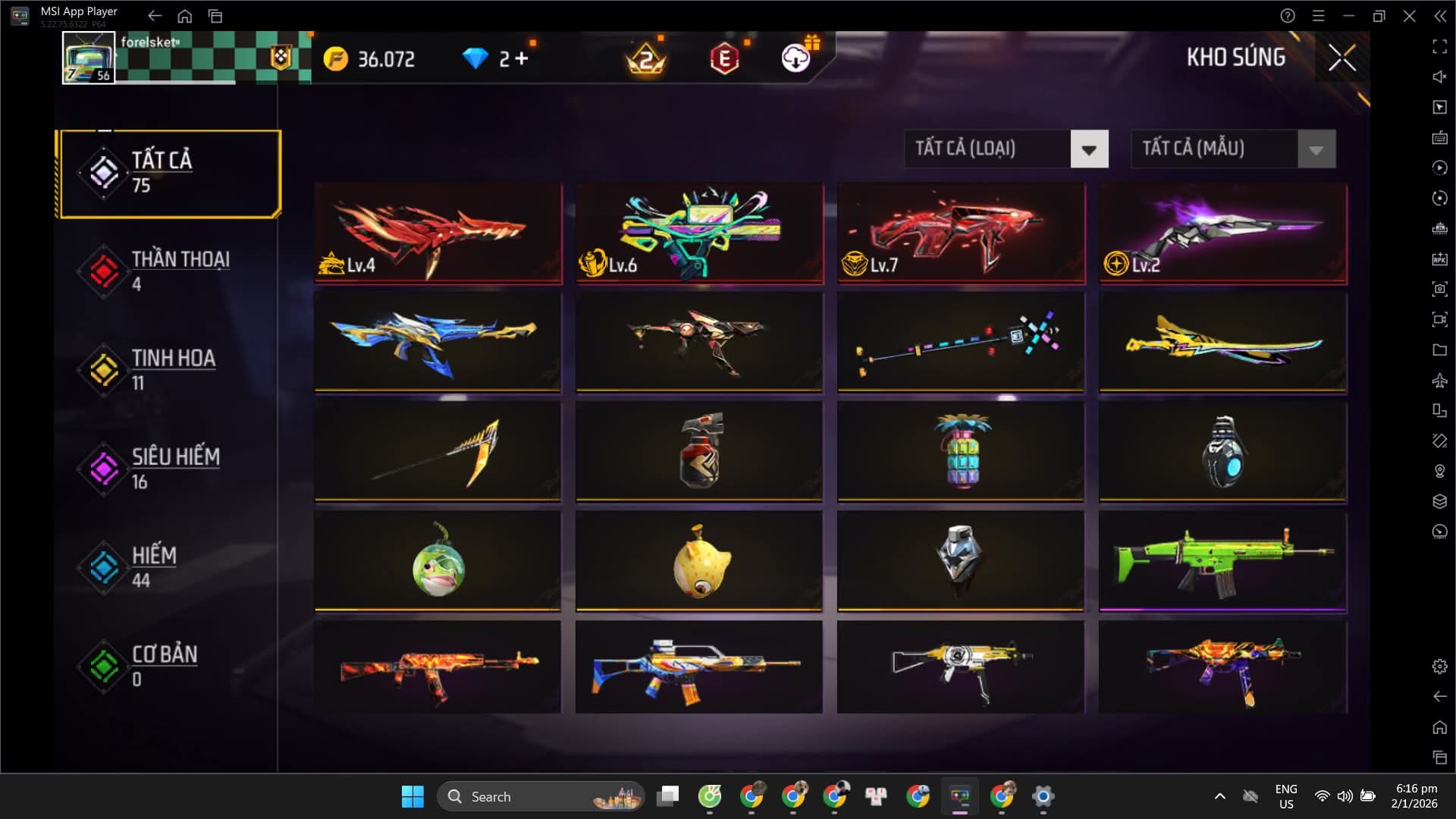This screenshot has width=1456, height=819.
Task: Select the yellow pufferfish grenade skin
Action: 699,561
